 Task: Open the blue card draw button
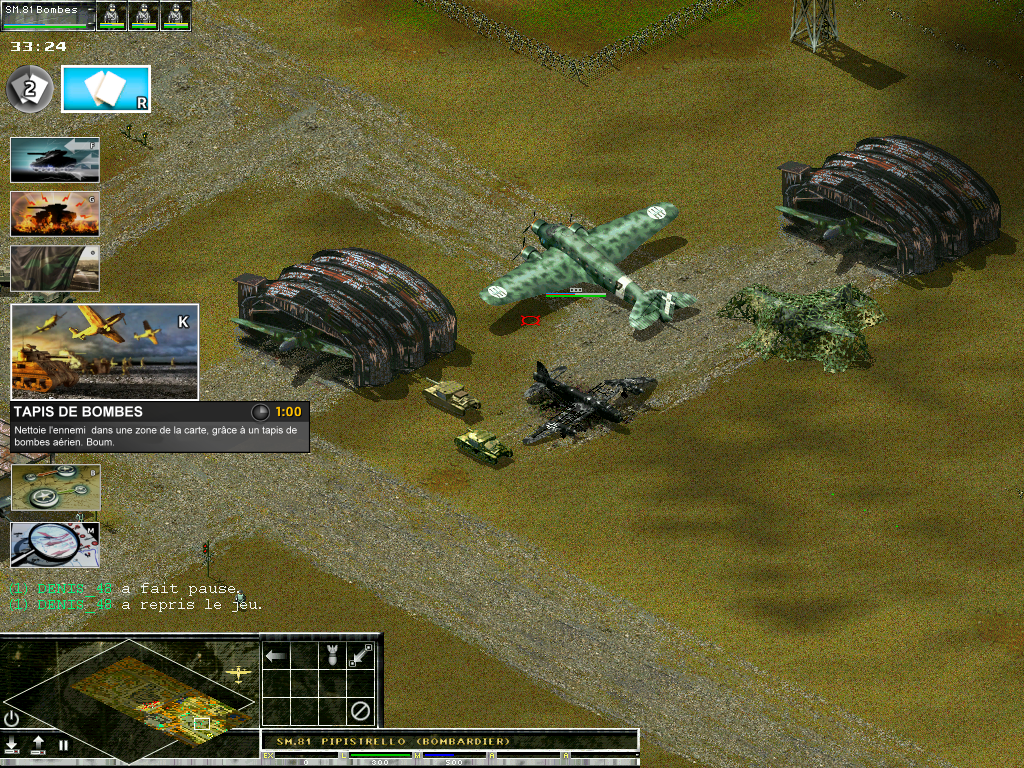106,89
